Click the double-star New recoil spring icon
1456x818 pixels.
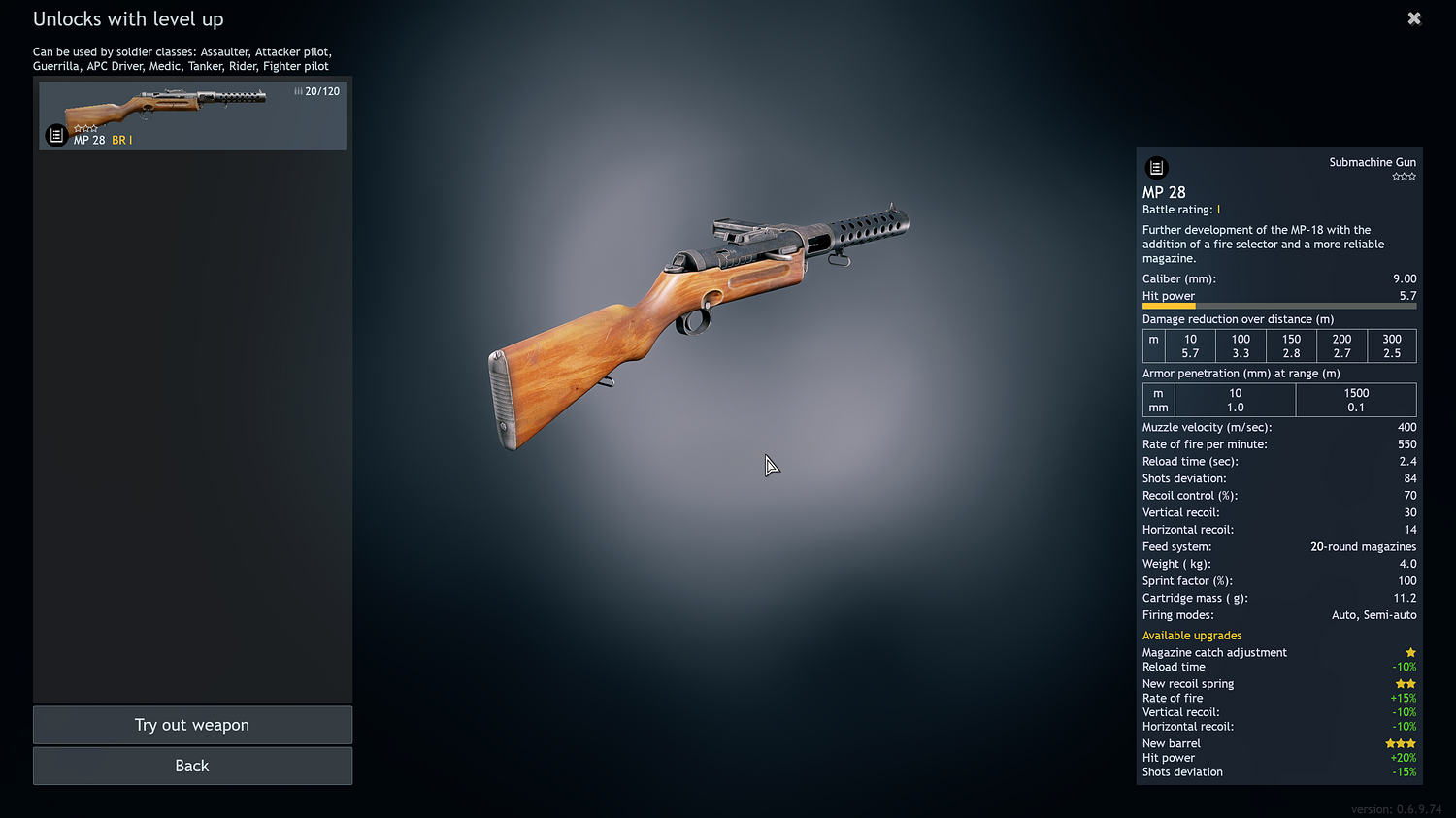[x=1406, y=683]
